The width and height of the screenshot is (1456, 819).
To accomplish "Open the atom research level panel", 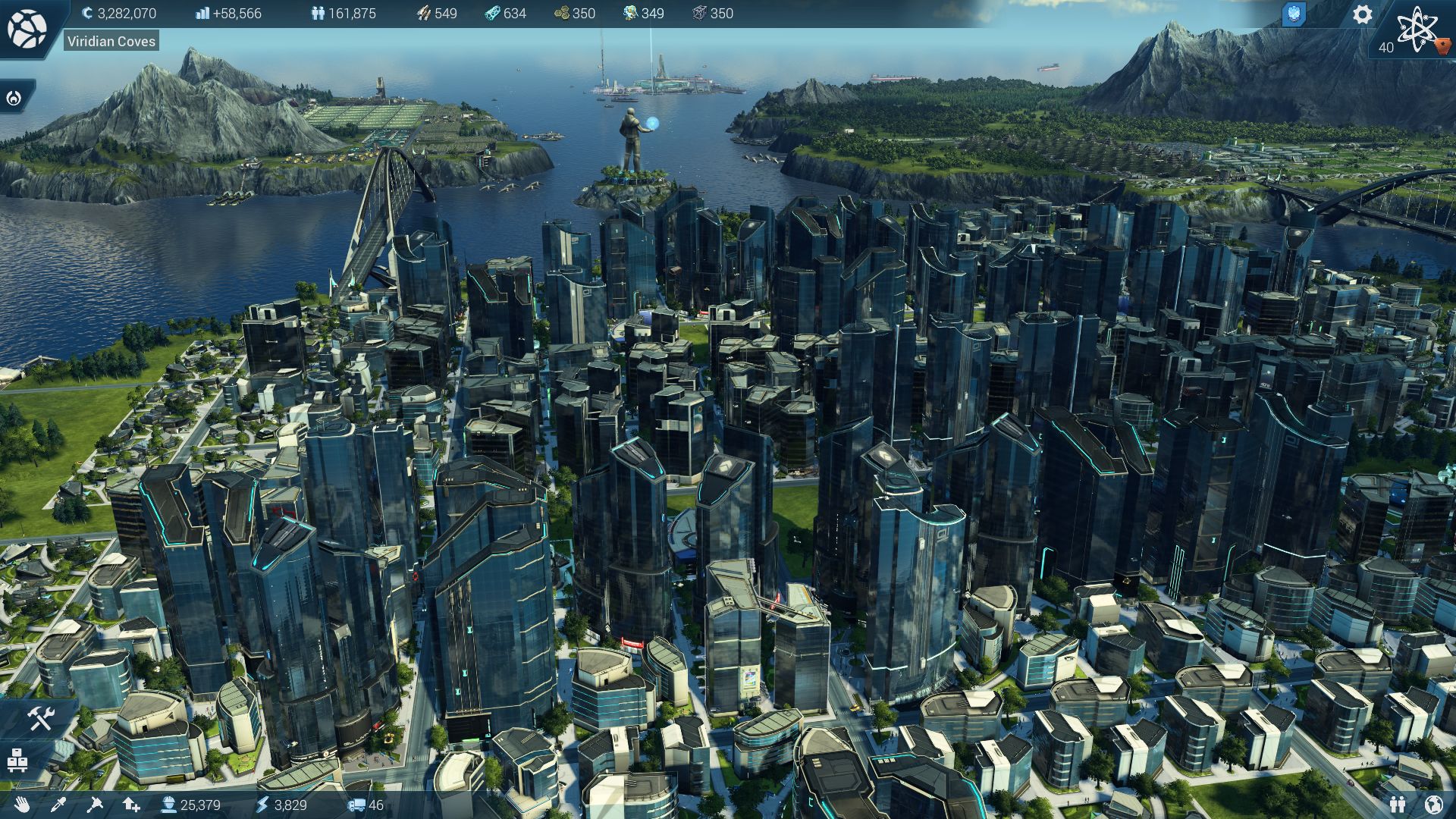I will click(1416, 30).
